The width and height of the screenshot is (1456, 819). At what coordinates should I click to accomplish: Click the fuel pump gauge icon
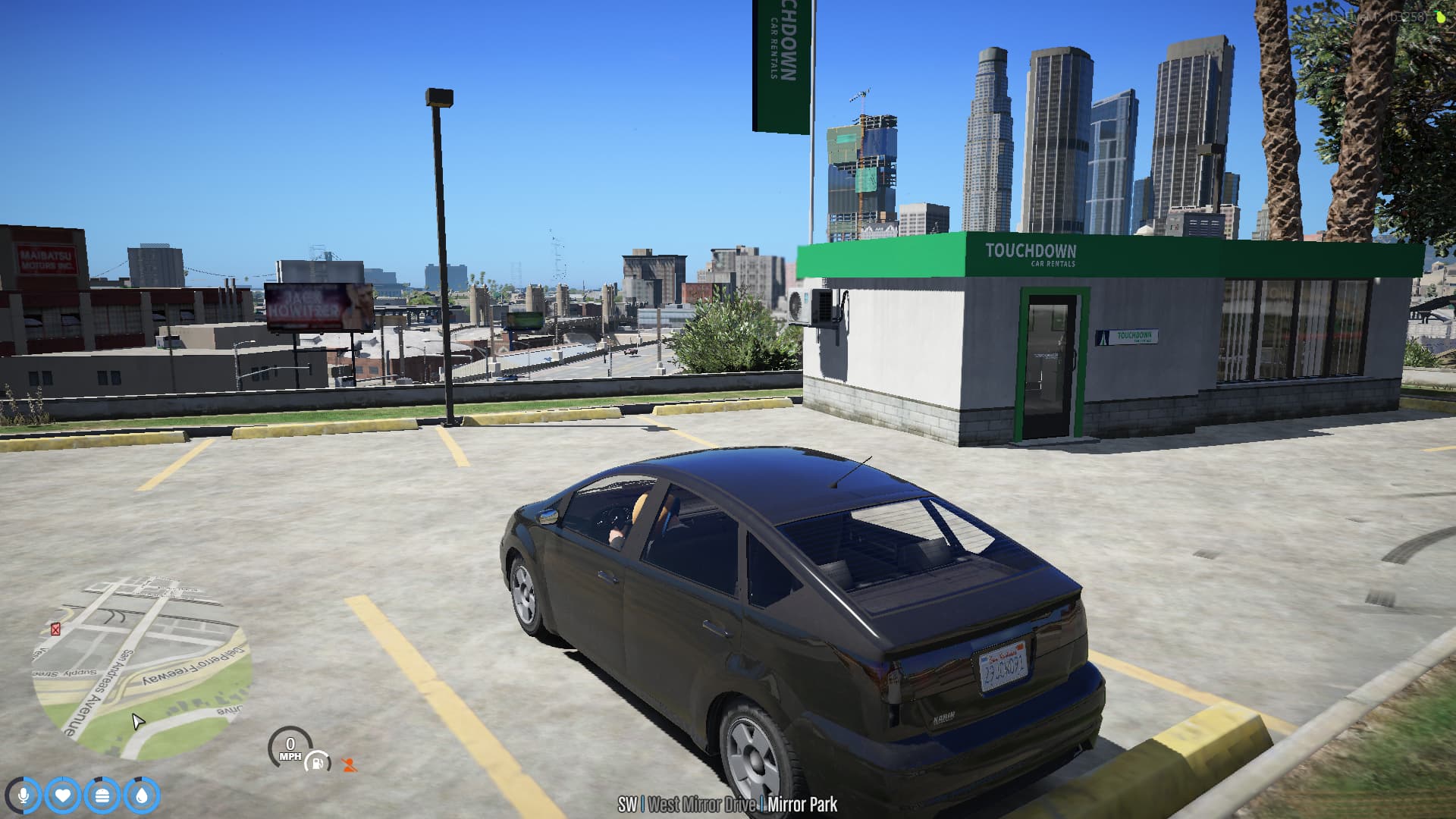[318, 762]
